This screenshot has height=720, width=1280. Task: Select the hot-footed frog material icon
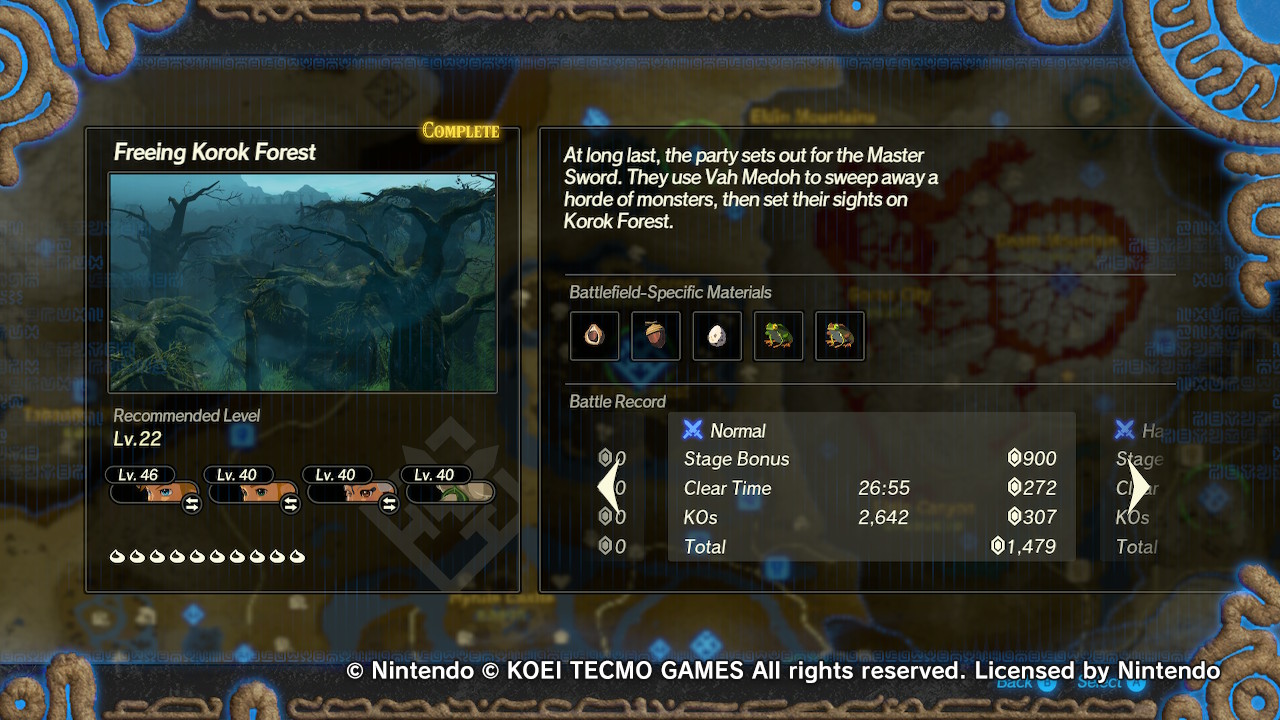778,335
